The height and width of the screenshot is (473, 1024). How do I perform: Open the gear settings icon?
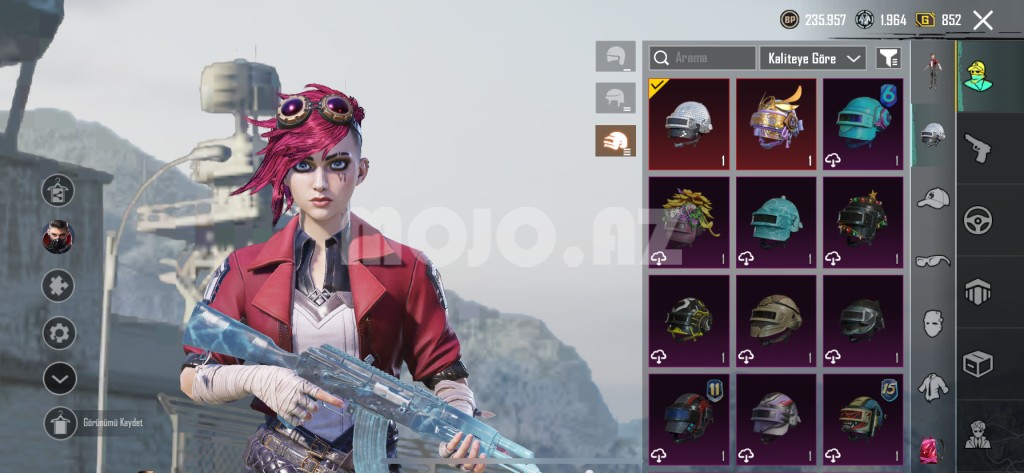60,332
